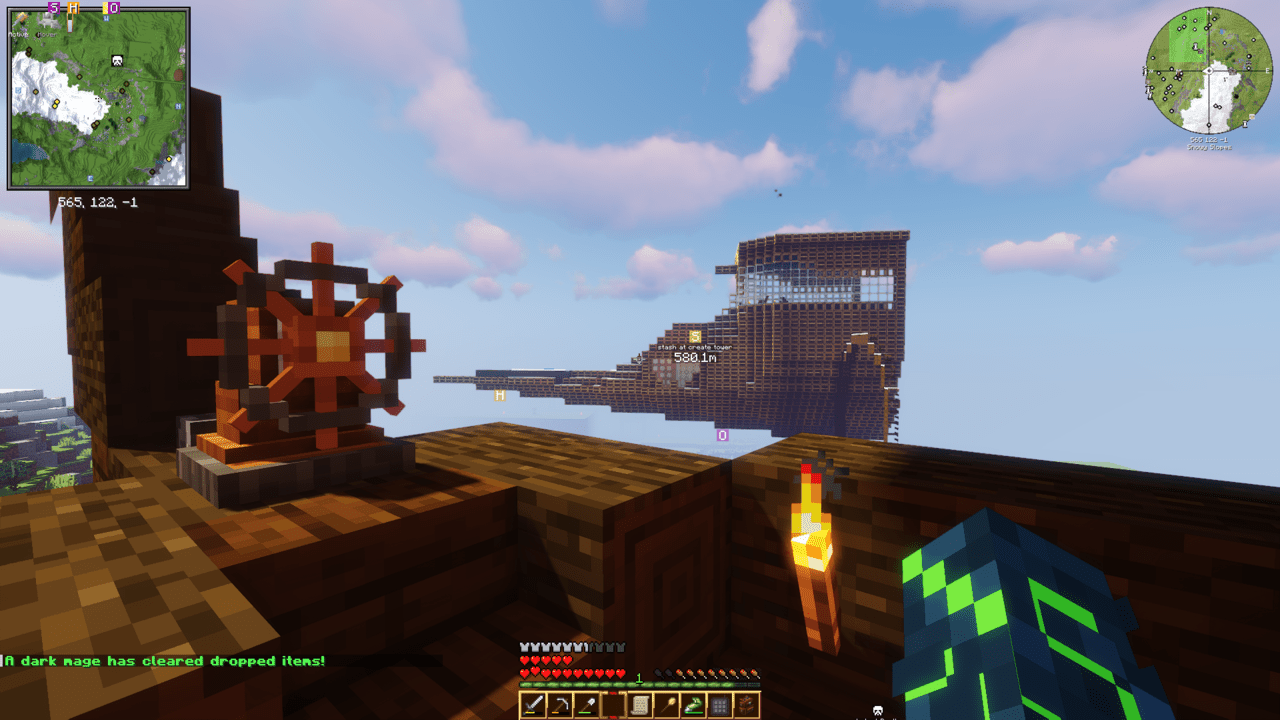Viewport: 1280px width, 720px height.
Task: Click the 'Hover' label on the minimap
Action: tap(46, 34)
